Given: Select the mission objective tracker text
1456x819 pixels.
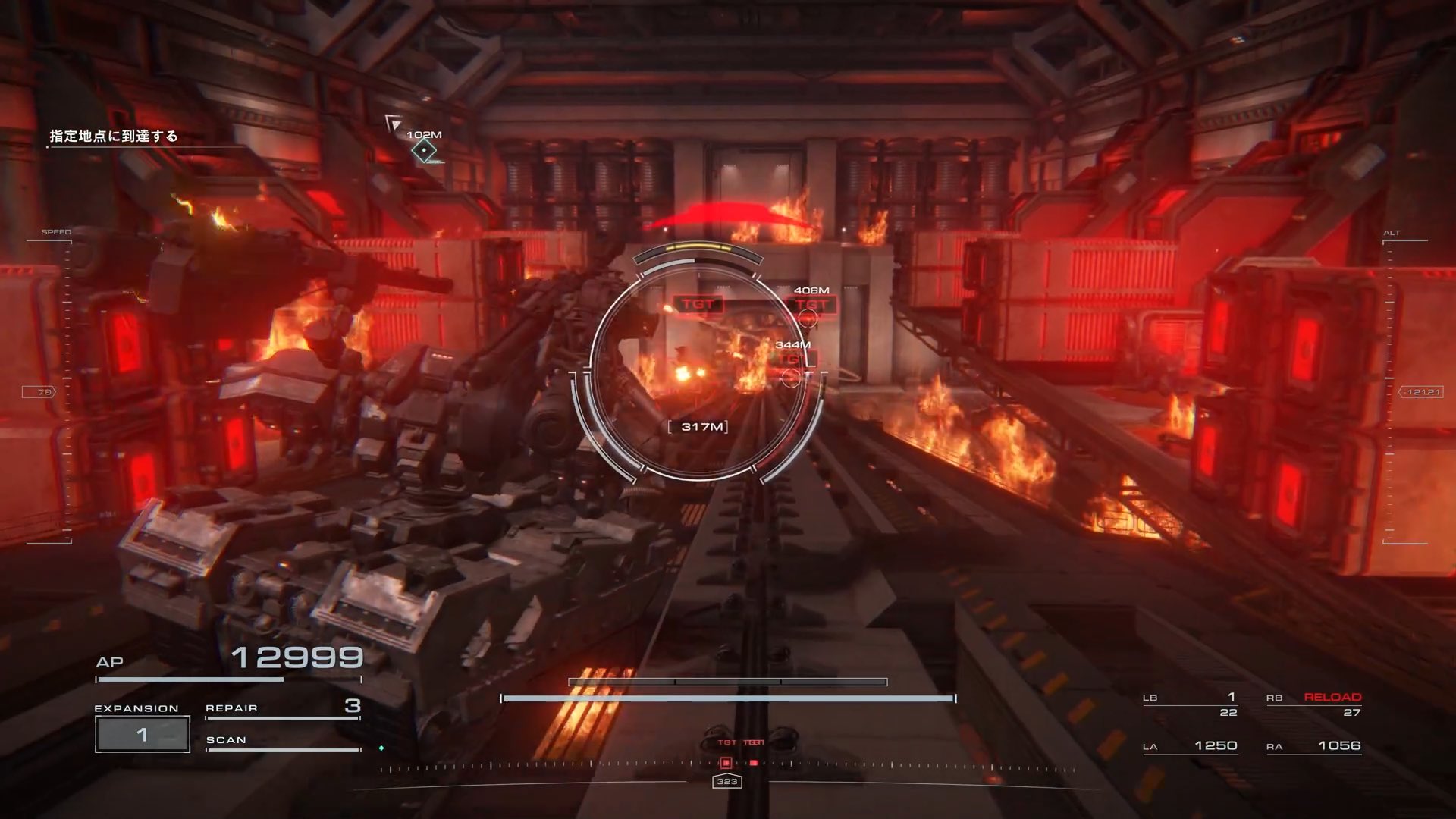Looking at the screenshot, I should point(114,136).
